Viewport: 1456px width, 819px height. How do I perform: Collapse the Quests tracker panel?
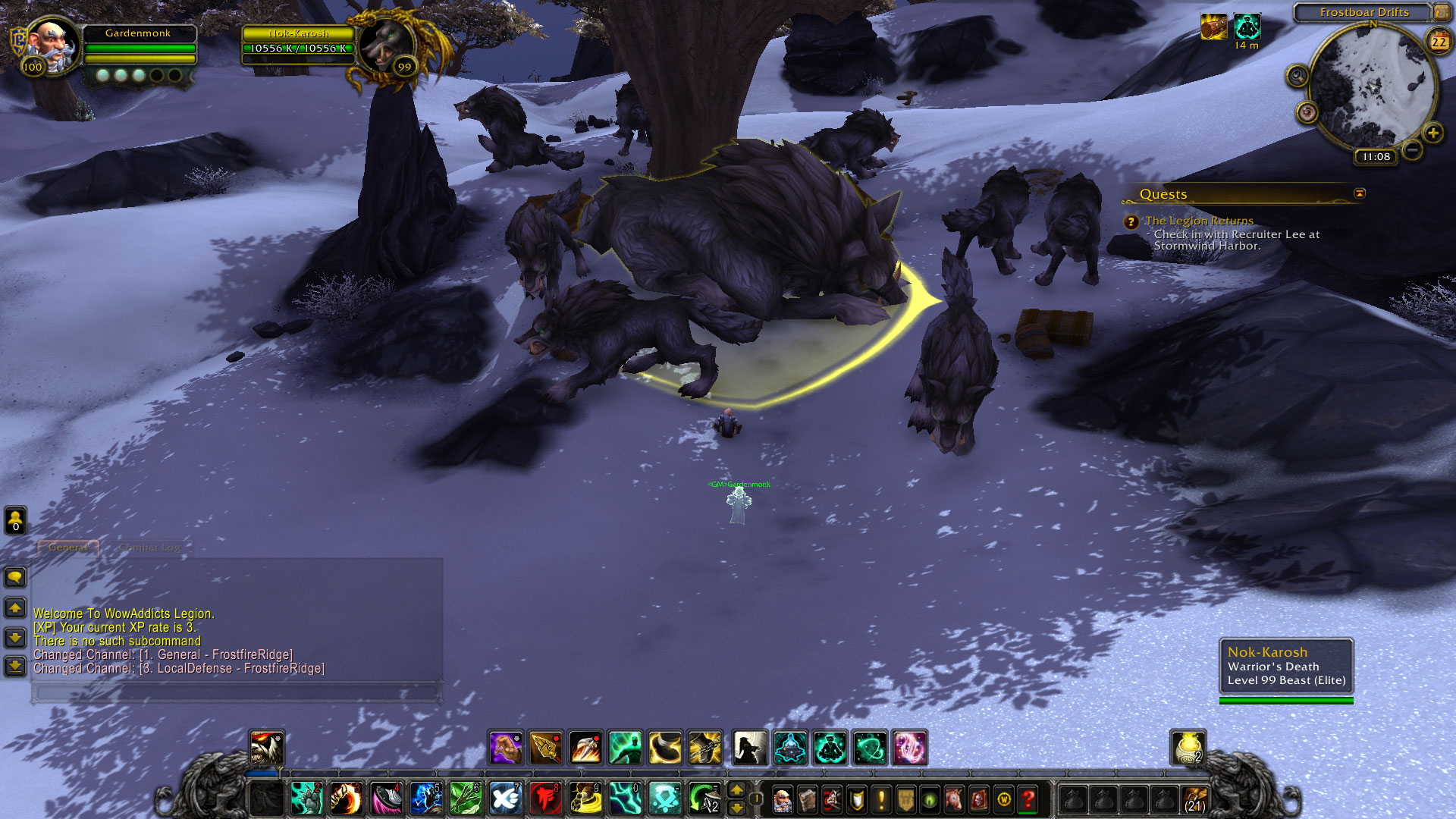pyautogui.click(x=1360, y=193)
